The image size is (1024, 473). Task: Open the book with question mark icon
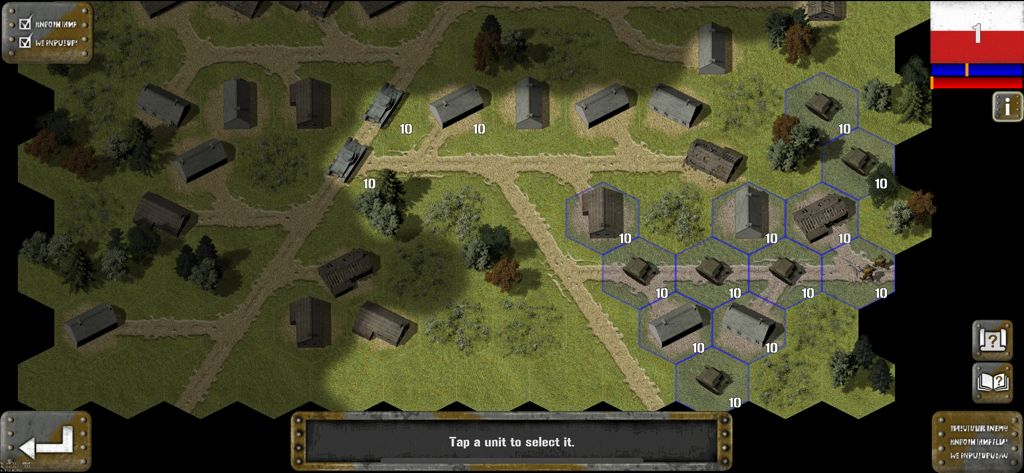[992, 382]
